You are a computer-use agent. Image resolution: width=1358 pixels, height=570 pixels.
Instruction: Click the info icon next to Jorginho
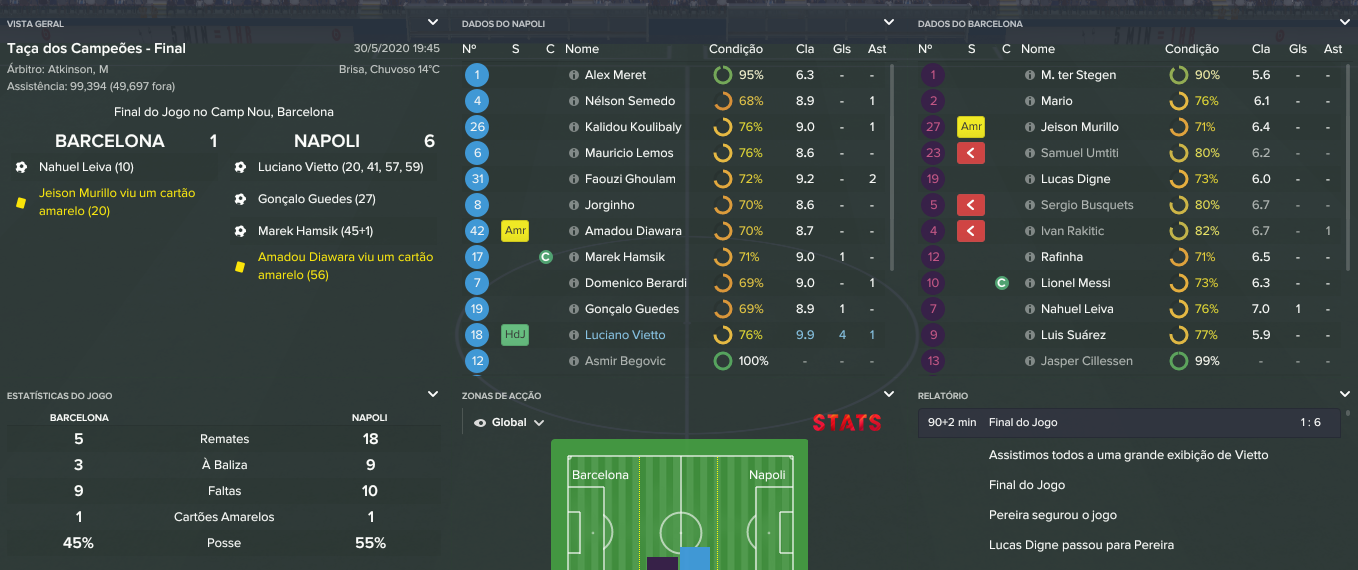pos(574,205)
